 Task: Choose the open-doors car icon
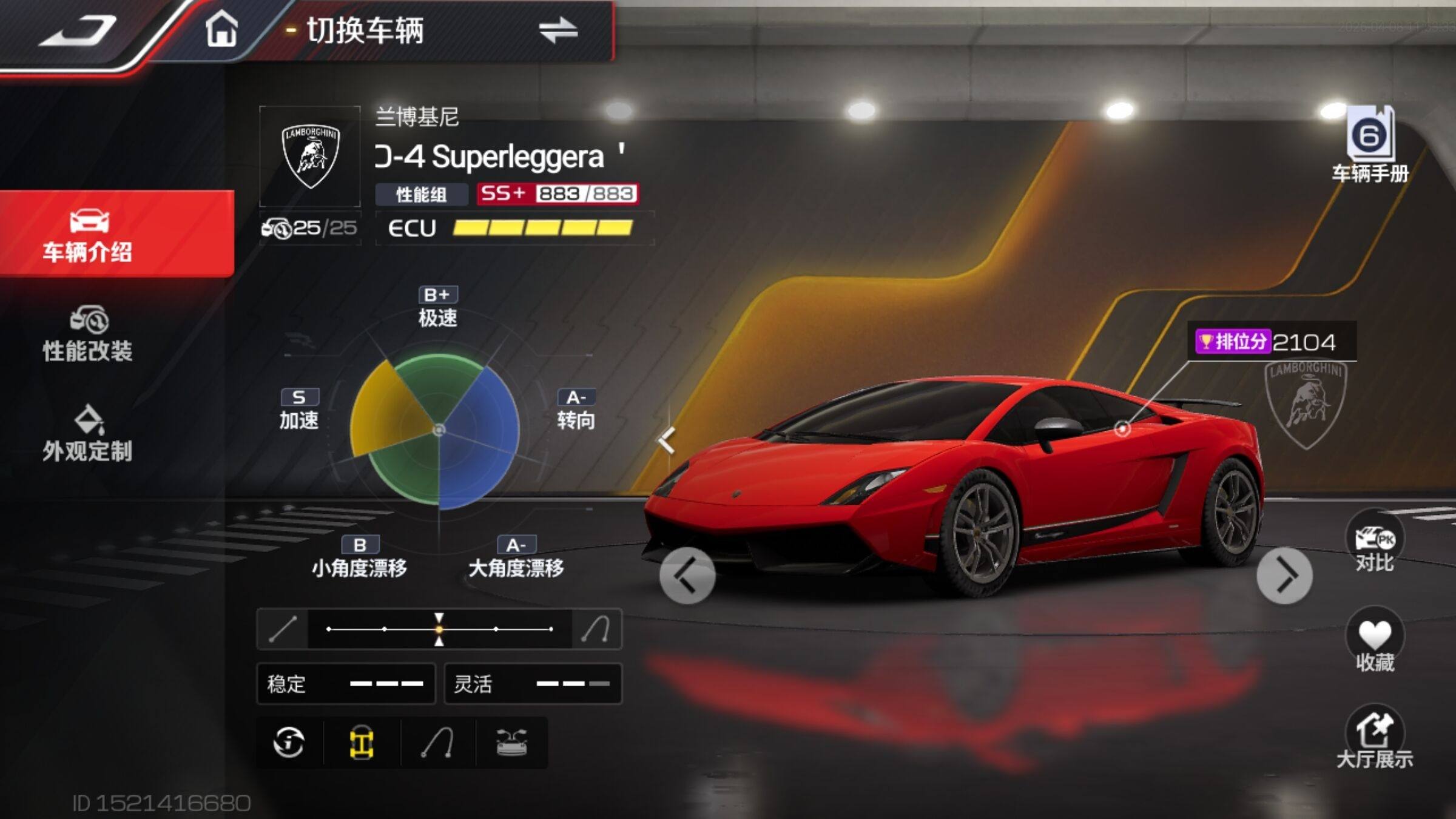point(511,743)
